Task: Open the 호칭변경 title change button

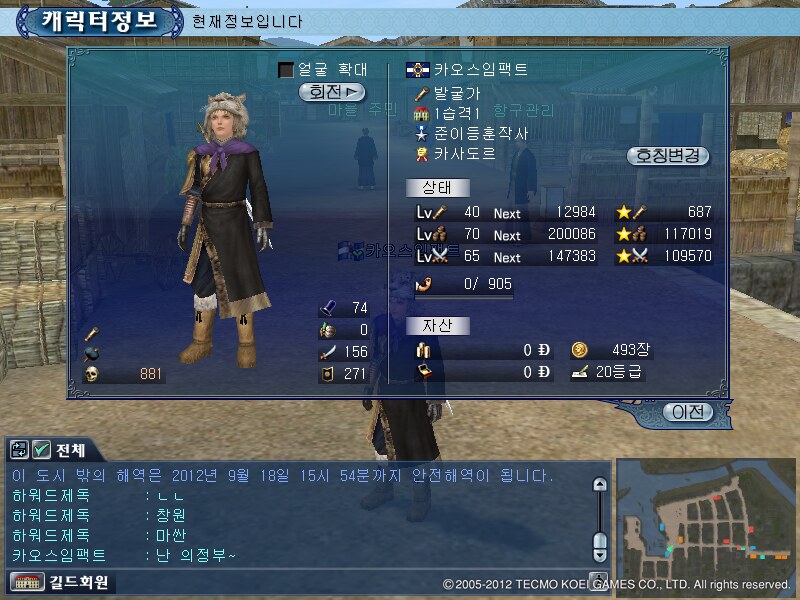Action: coord(667,156)
